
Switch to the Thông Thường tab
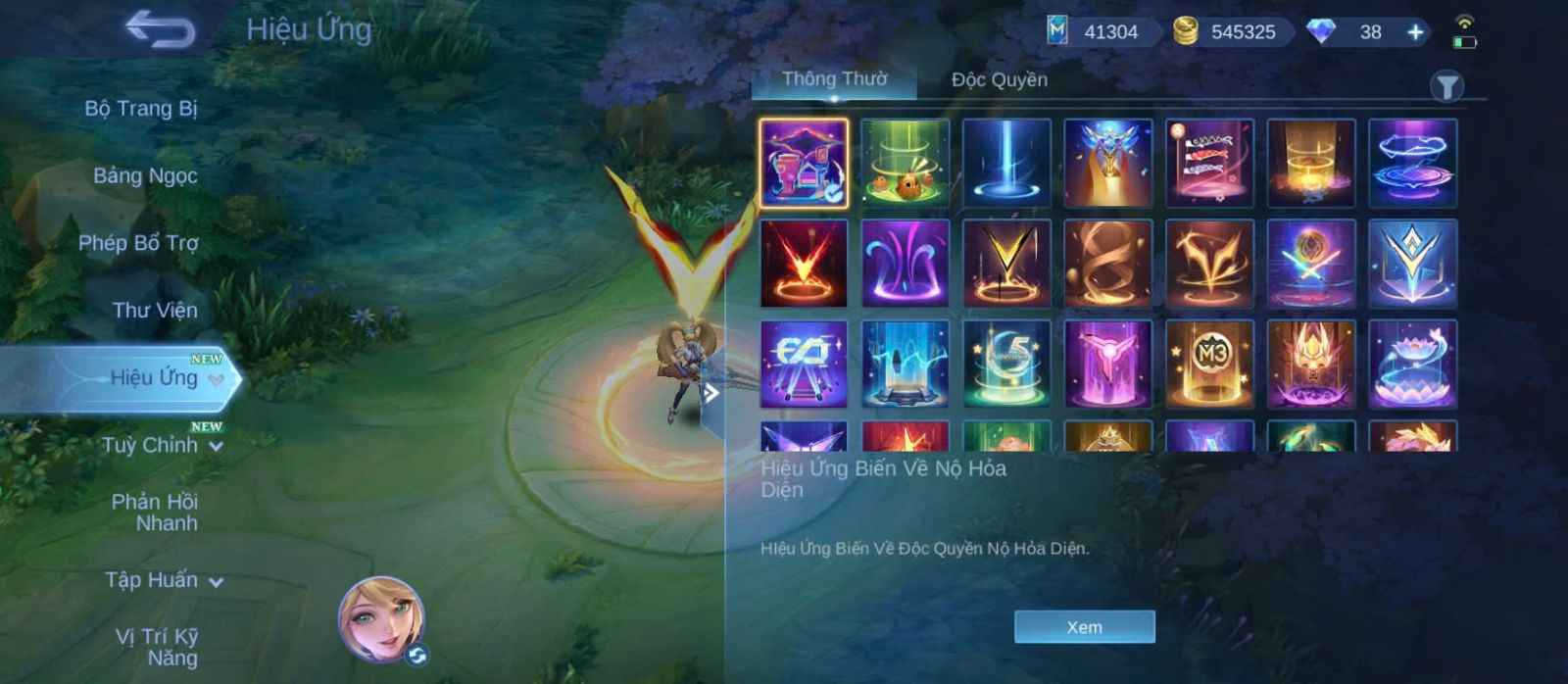pos(834,79)
